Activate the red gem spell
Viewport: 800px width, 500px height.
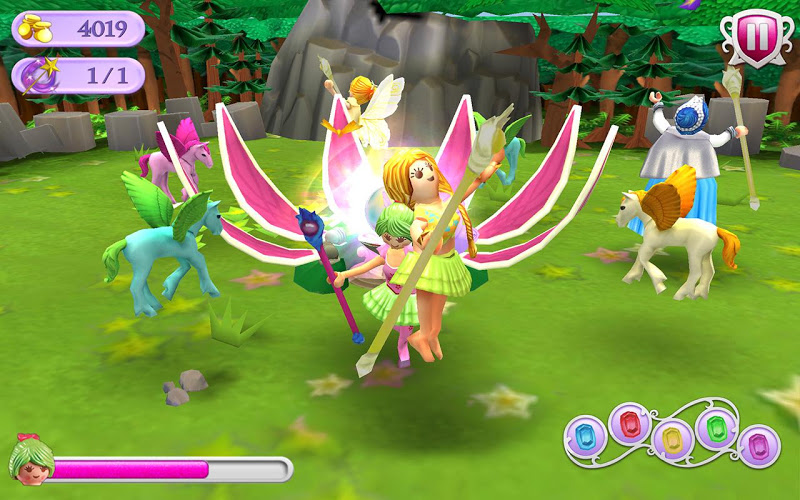pyautogui.click(x=629, y=424)
